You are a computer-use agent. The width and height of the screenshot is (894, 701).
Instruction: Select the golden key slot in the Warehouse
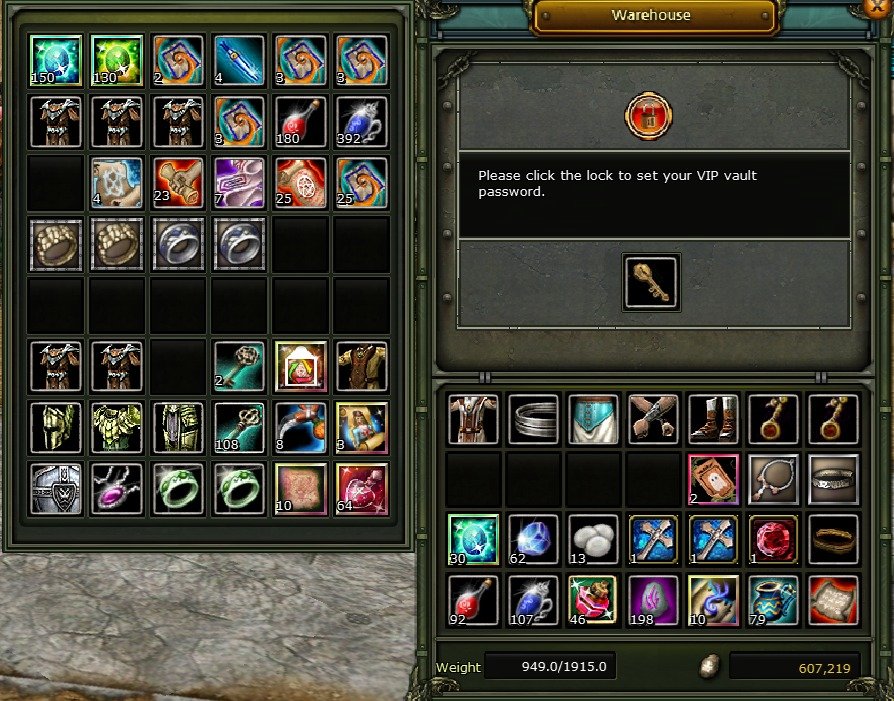pos(651,281)
